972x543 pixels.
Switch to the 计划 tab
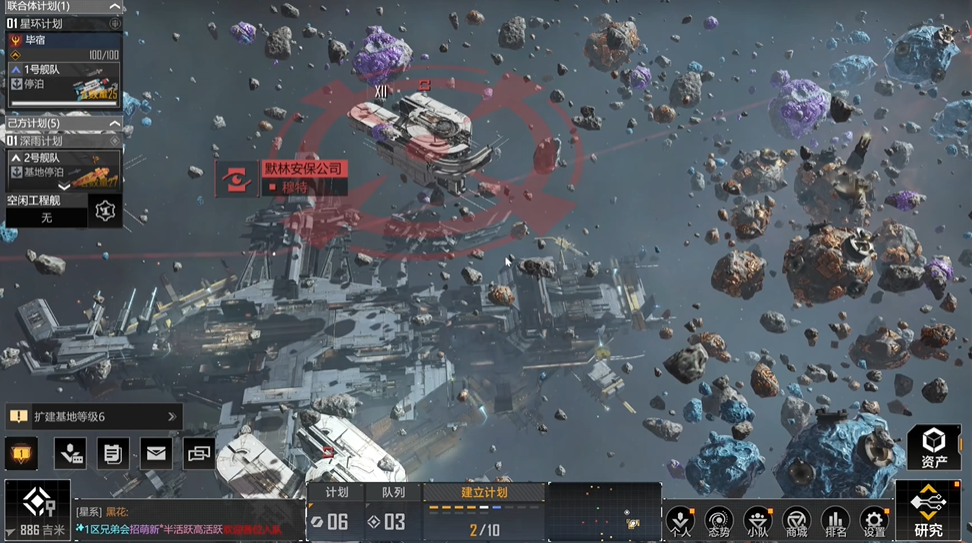click(x=337, y=492)
